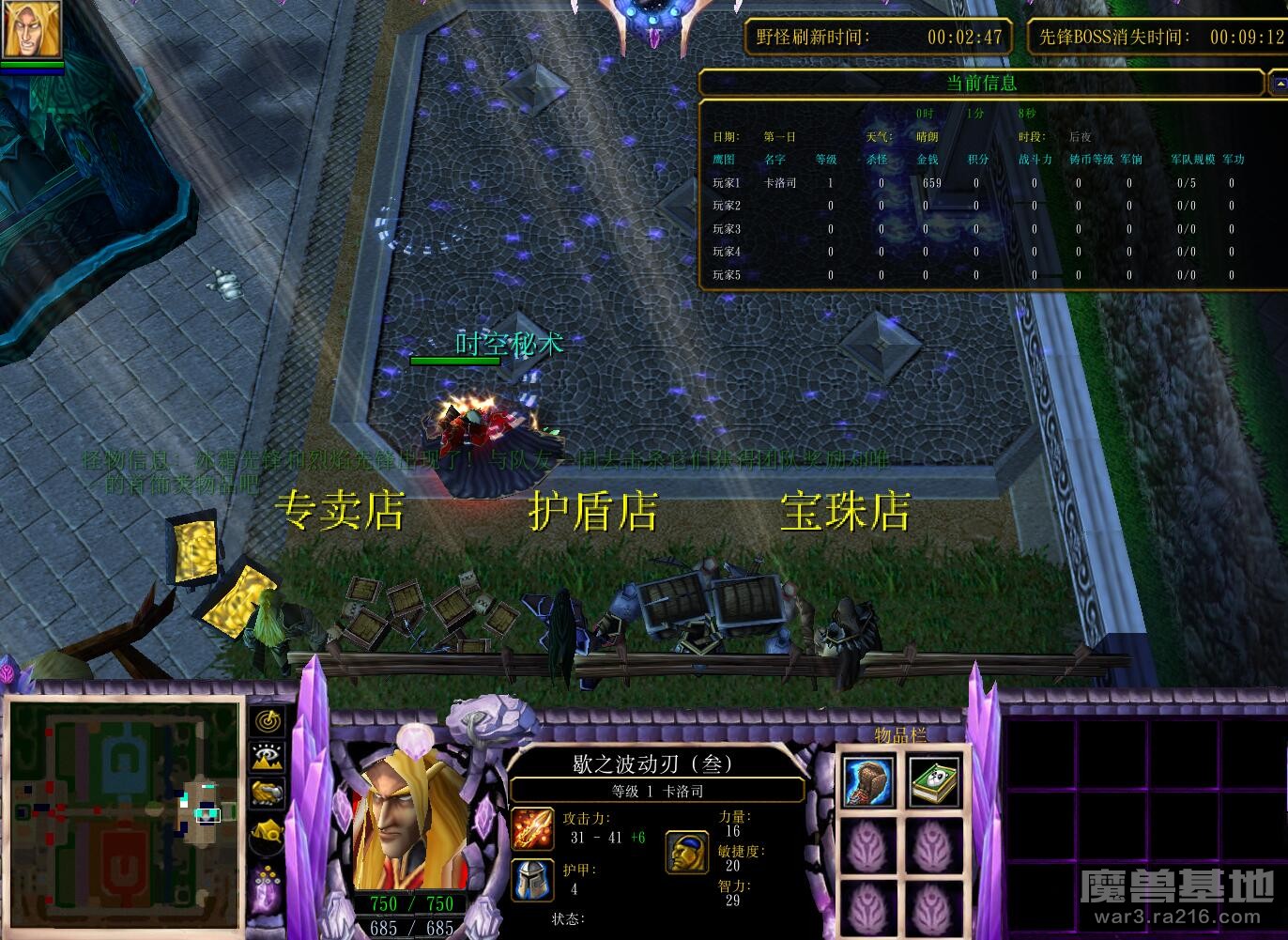Image resolution: width=1288 pixels, height=940 pixels.
Task: Toggle minimap terrain display with the eye icon
Action: click(x=268, y=757)
